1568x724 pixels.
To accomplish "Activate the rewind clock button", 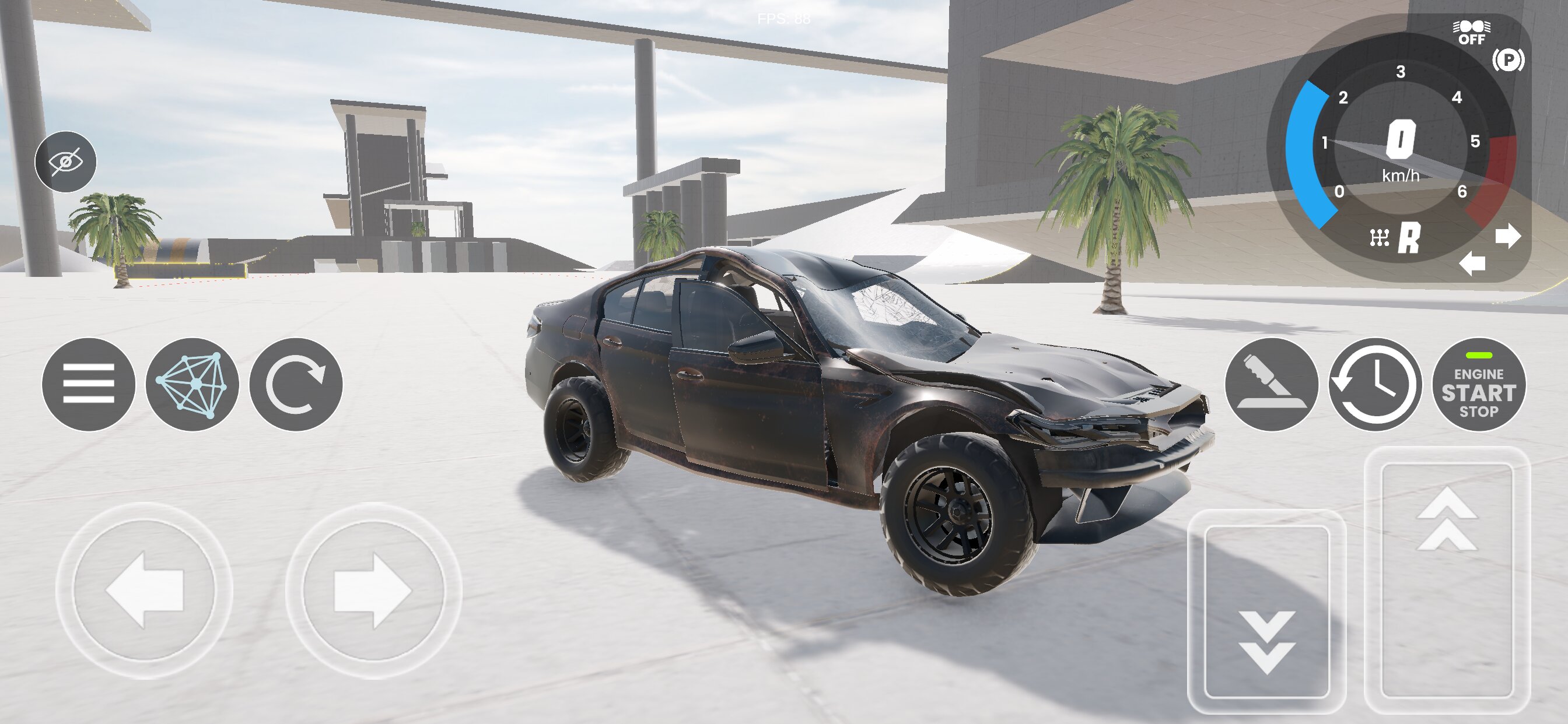I will (x=1374, y=385).
